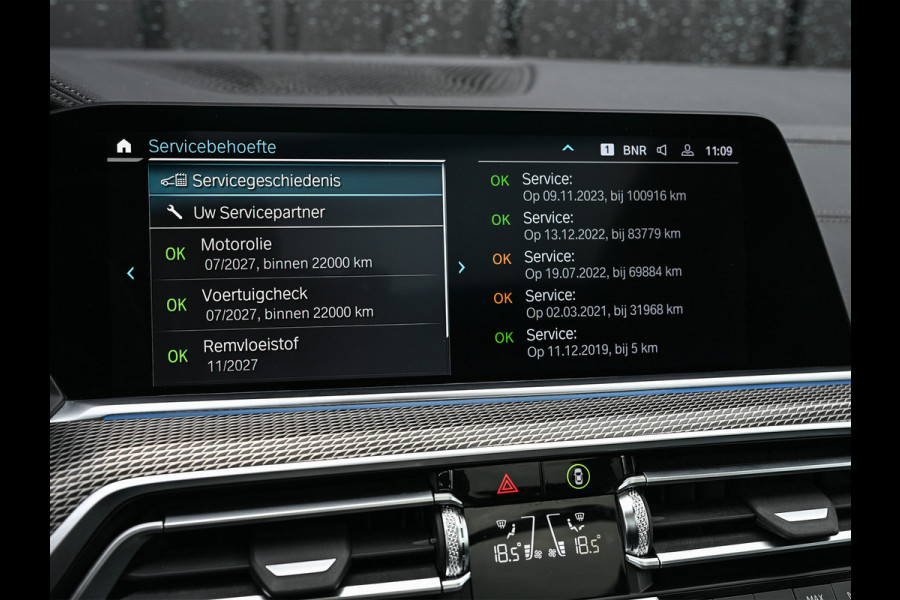Tap the upward chevron in the top bar
Viewport: 900px width, 600px height.
click(568, 149)
